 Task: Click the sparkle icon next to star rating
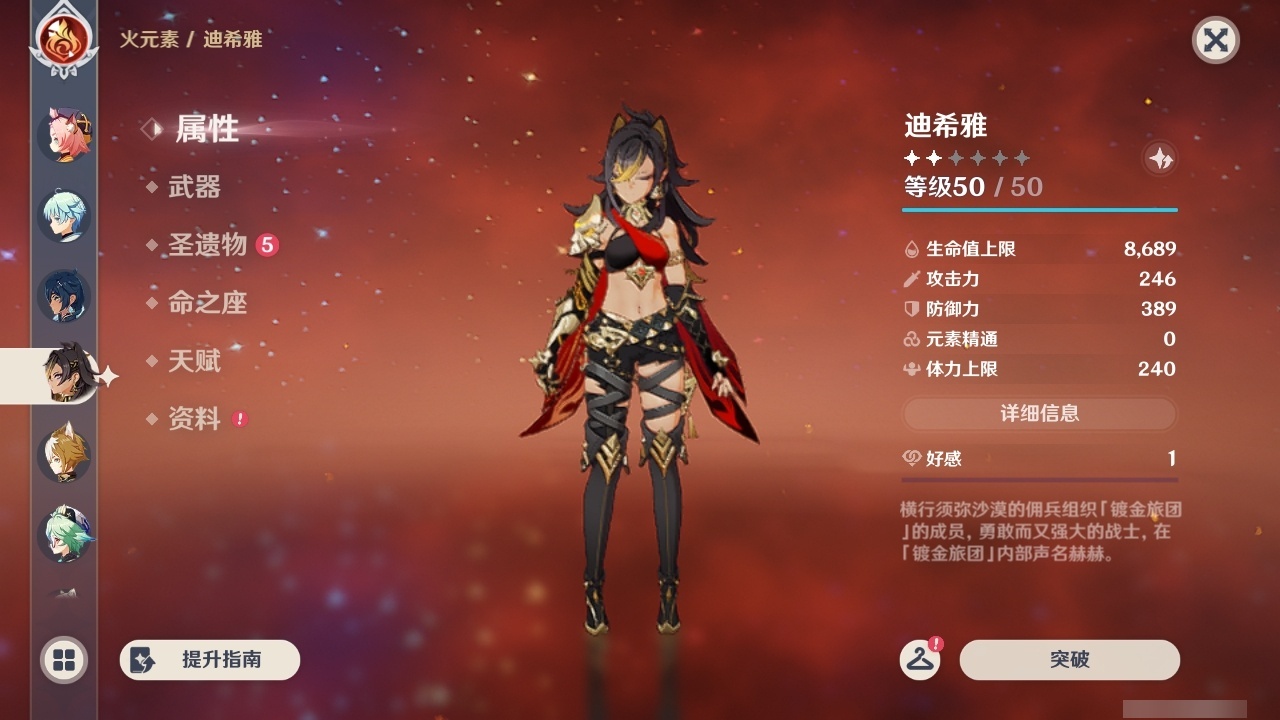click(x=1158, y=158)
